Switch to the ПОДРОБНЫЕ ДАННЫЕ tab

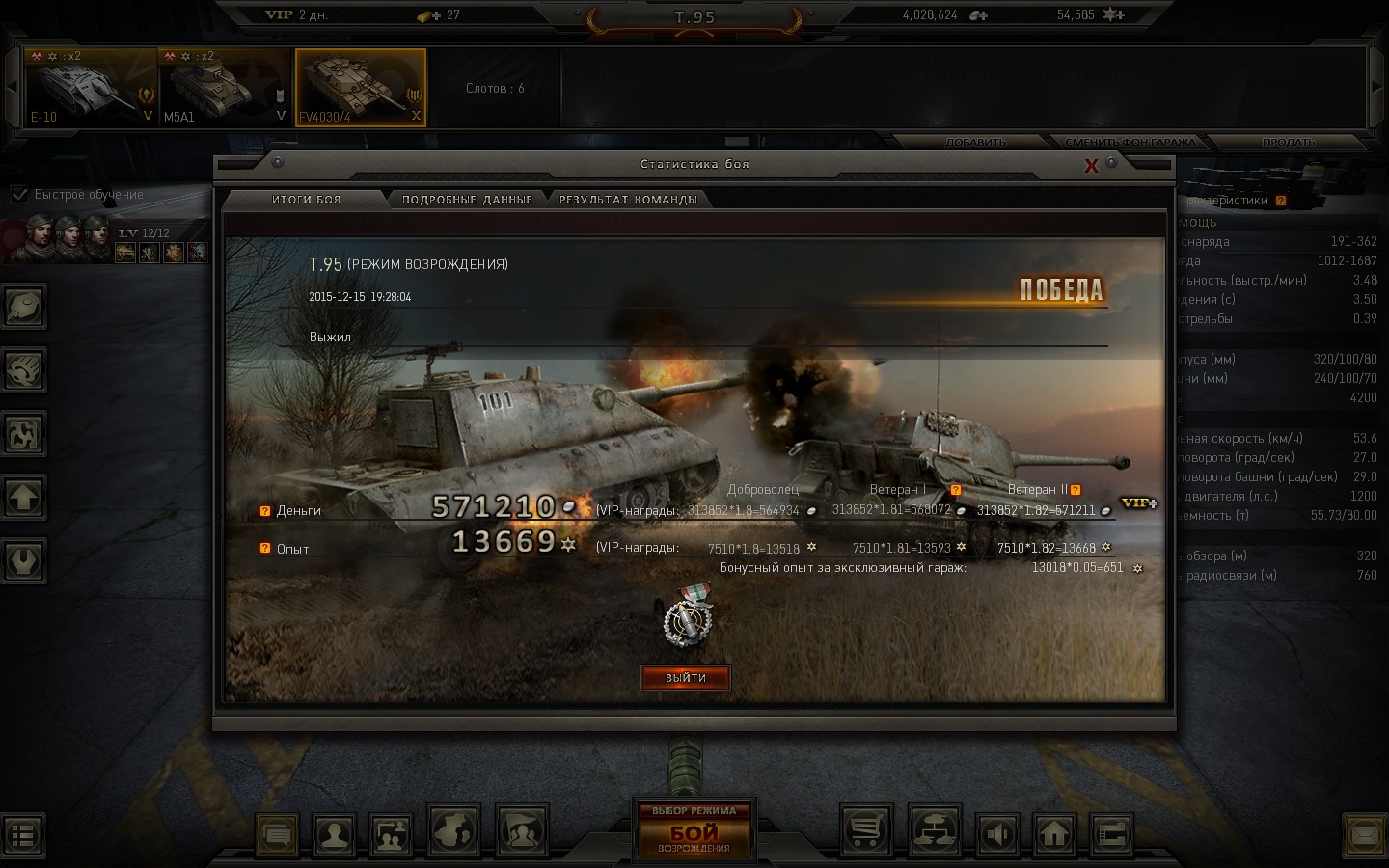(x=467, y=200)
